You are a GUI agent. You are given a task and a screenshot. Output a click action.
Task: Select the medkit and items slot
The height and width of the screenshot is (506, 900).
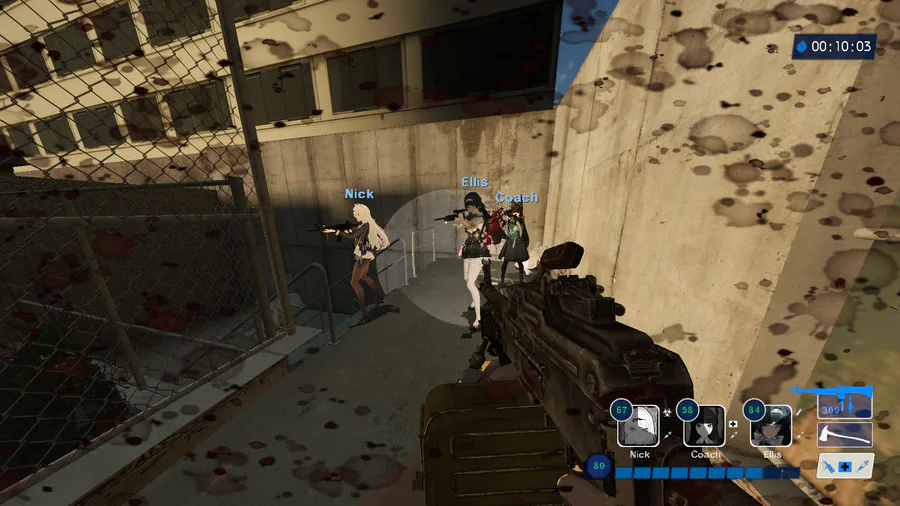pos(844,466)
